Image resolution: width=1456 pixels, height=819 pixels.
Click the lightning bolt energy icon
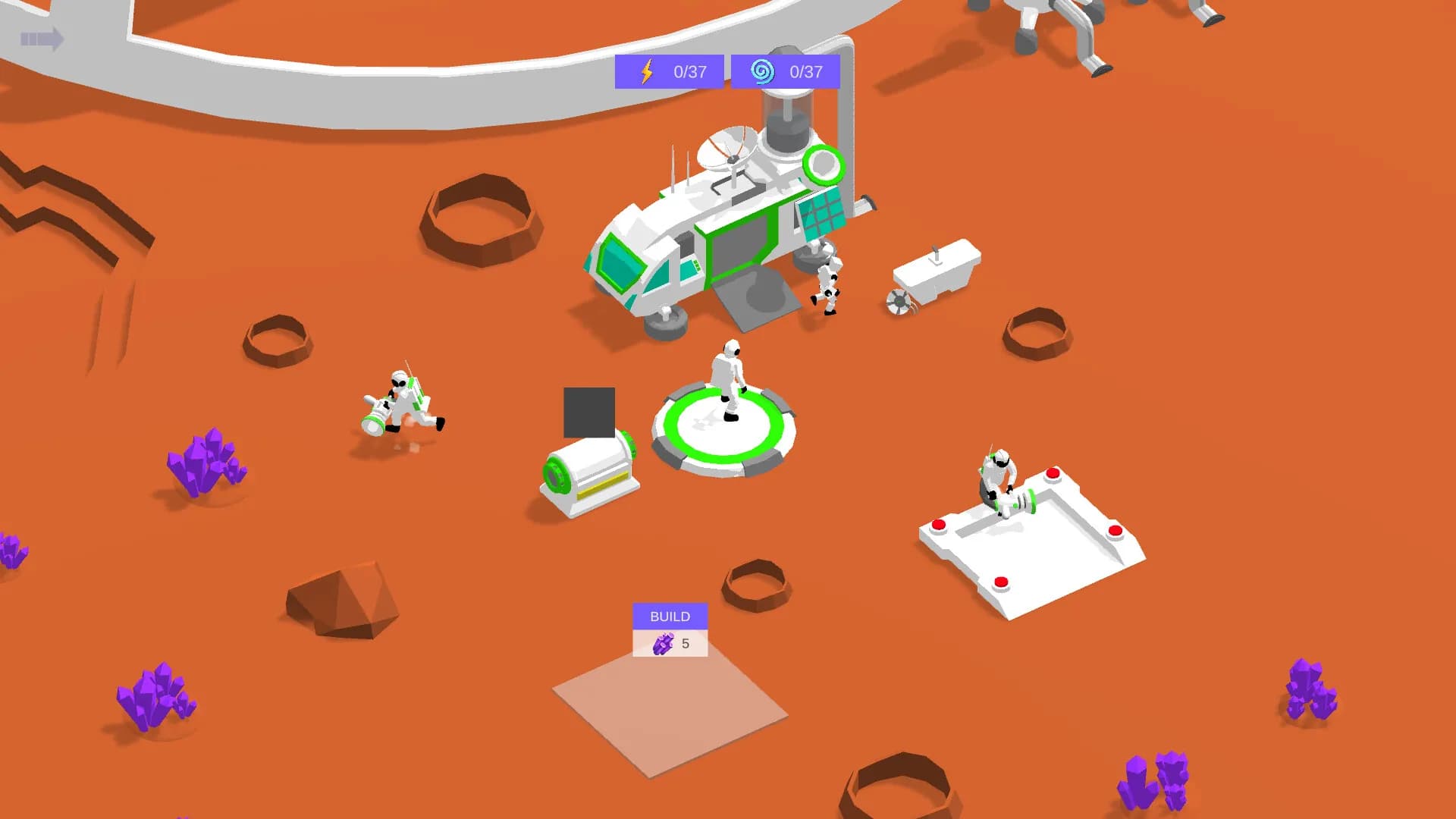coord(645,71)
